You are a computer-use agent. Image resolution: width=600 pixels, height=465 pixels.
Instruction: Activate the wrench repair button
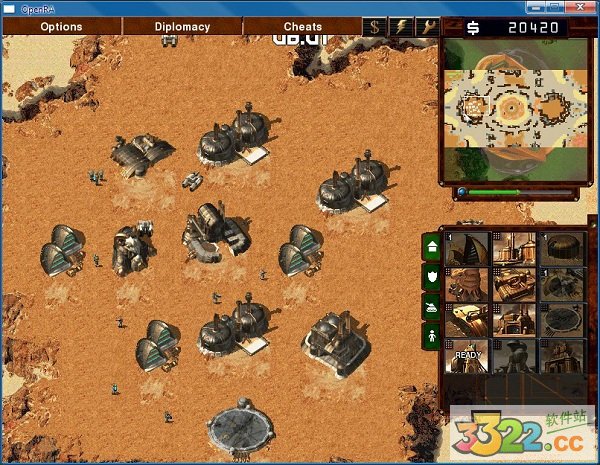428,27
